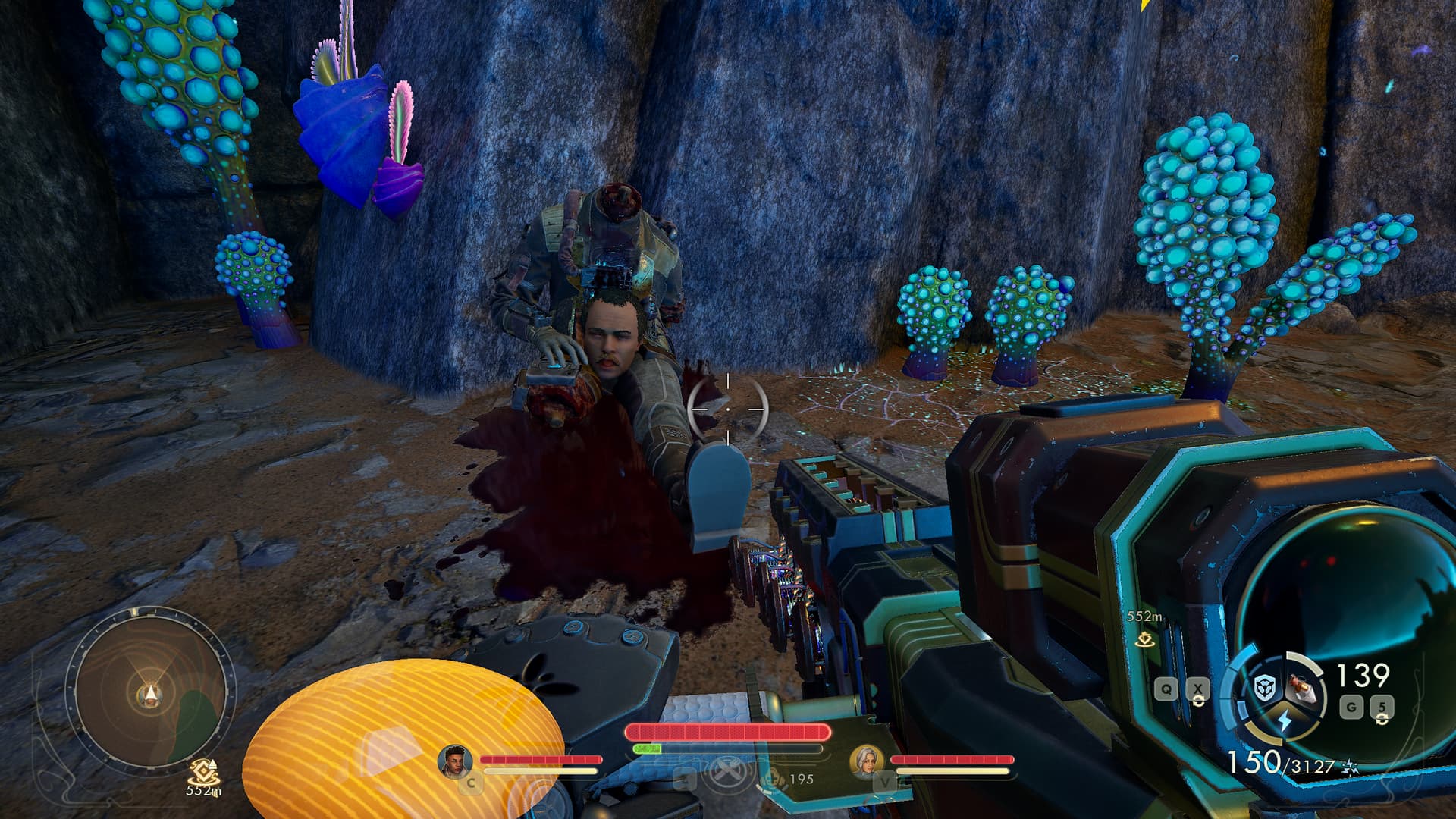Activate the shield gadget icon

[1264, 688]
